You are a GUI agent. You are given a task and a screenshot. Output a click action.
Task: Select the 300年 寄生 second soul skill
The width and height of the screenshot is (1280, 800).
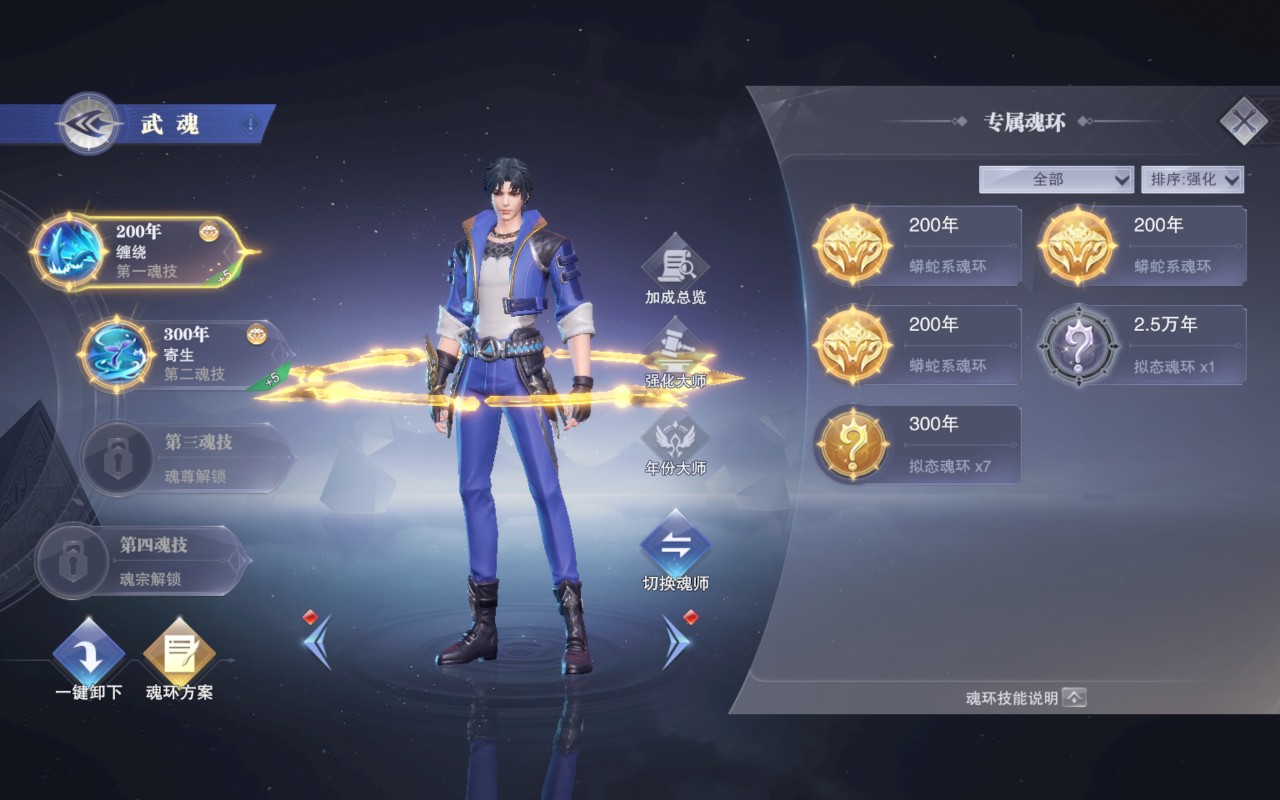(x=185, y=354)
